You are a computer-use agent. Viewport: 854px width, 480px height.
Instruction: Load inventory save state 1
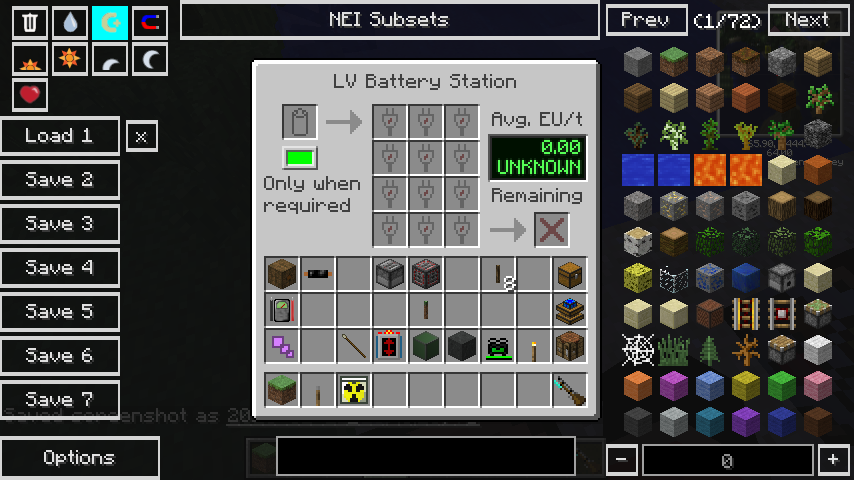(x=59, y=136)
